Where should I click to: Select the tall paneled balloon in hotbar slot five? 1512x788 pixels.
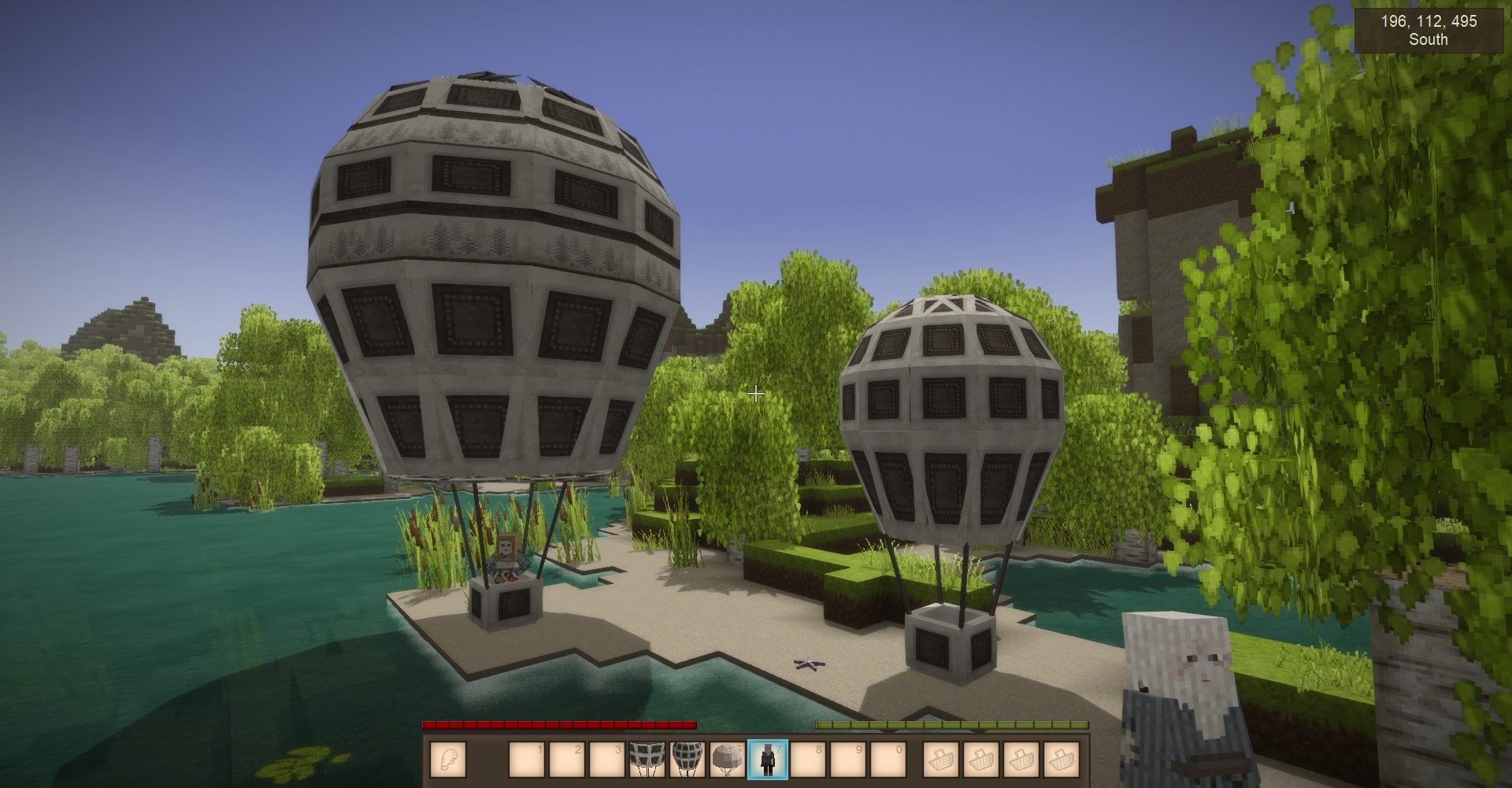click(x=687, y=760)
